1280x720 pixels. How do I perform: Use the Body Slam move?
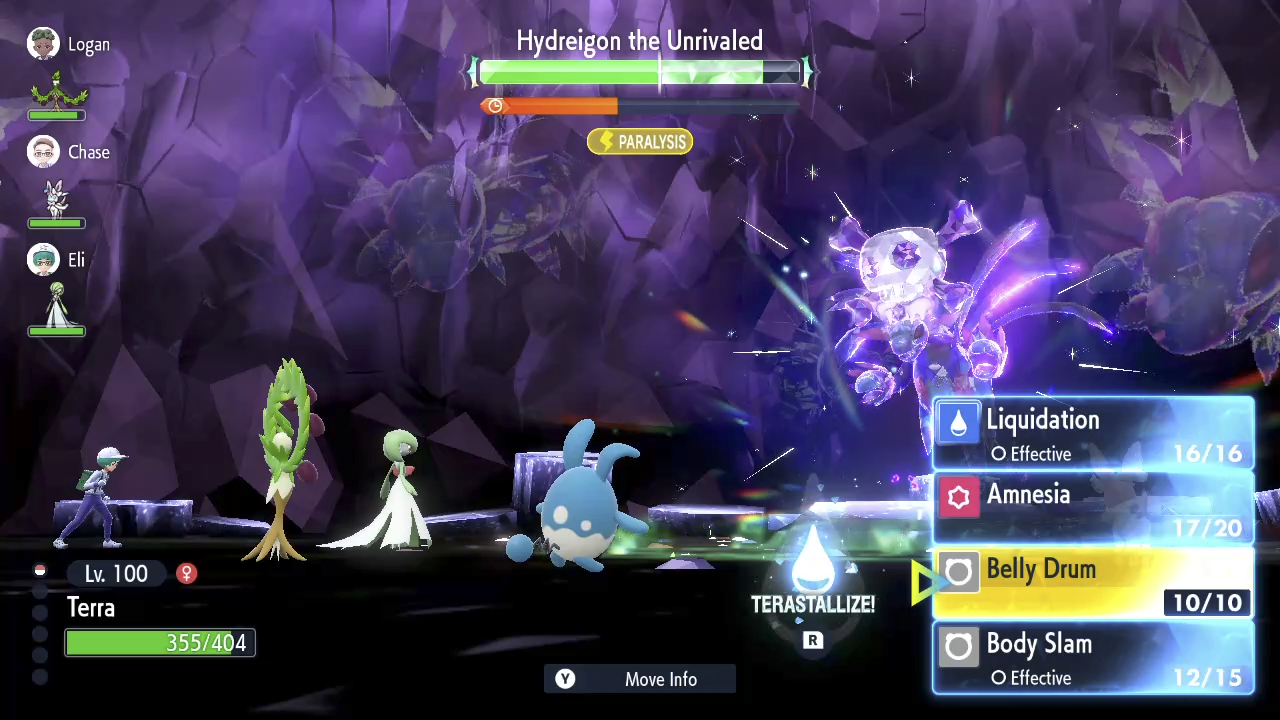coord(1093,658)
